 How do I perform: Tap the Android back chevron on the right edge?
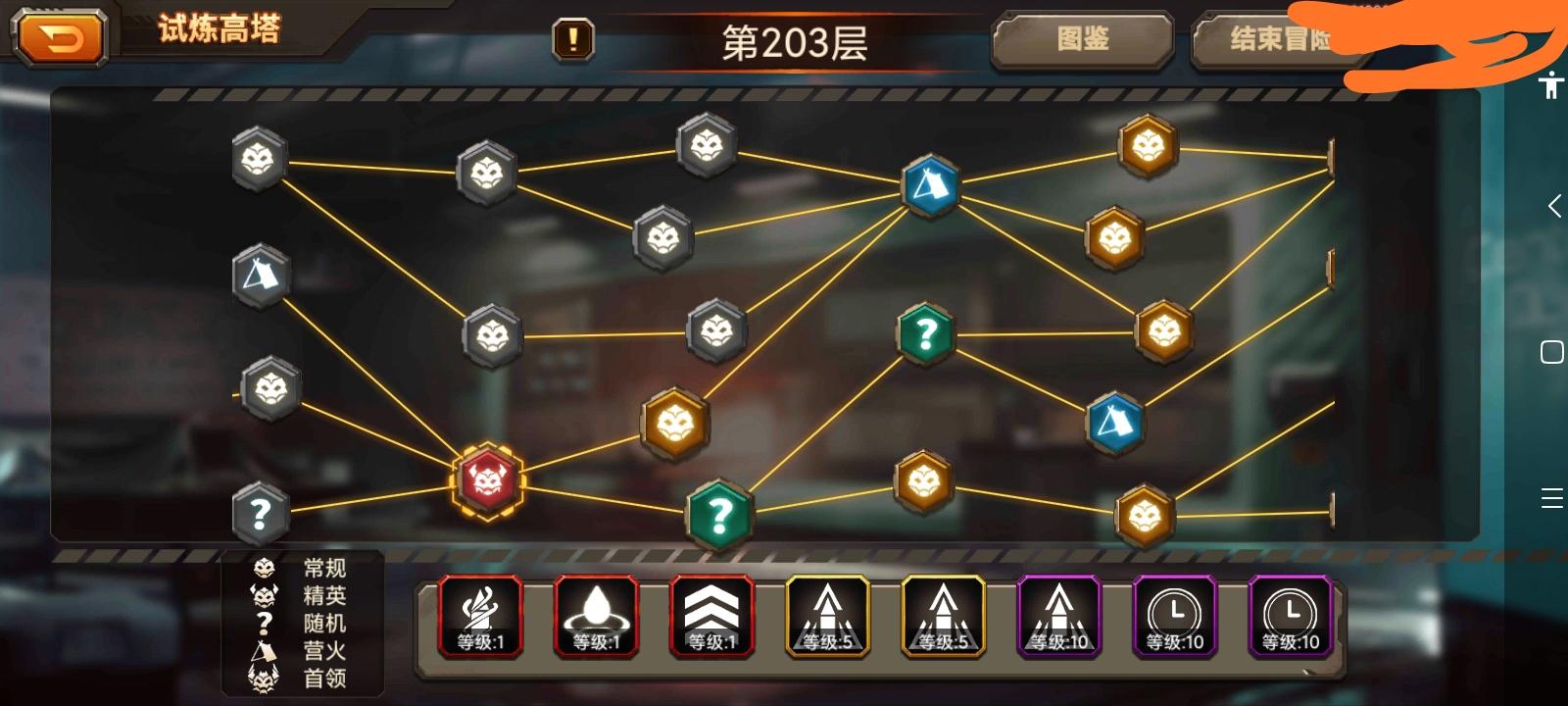[x=1551, y=206]
